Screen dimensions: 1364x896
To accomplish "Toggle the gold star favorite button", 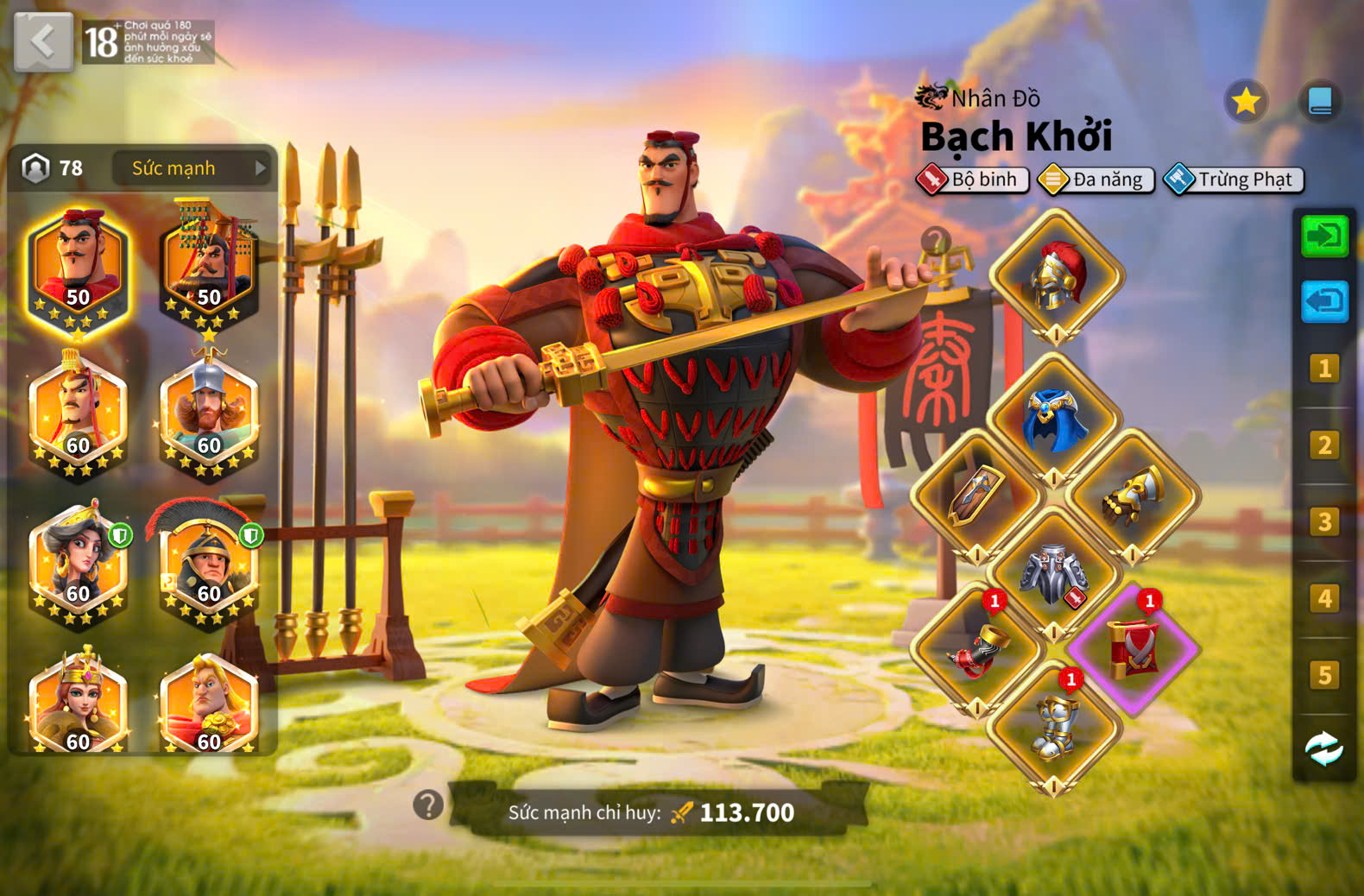I will click(1246, 102).
